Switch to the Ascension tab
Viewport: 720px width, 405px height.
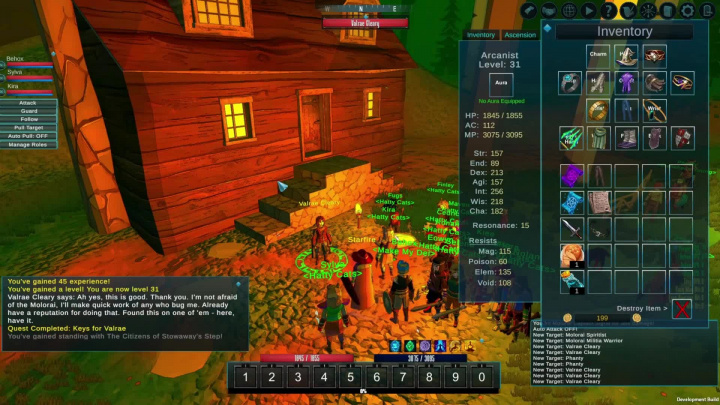point(520,35)
